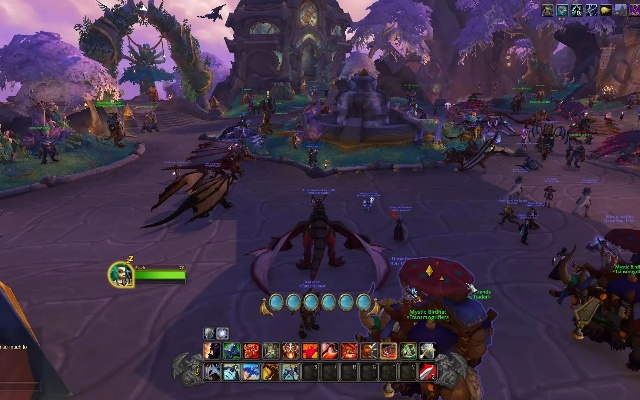Screen dimensions: 640x400
Task: Click the purple buff icon at the far right
Action: click(x=634, y=10)
